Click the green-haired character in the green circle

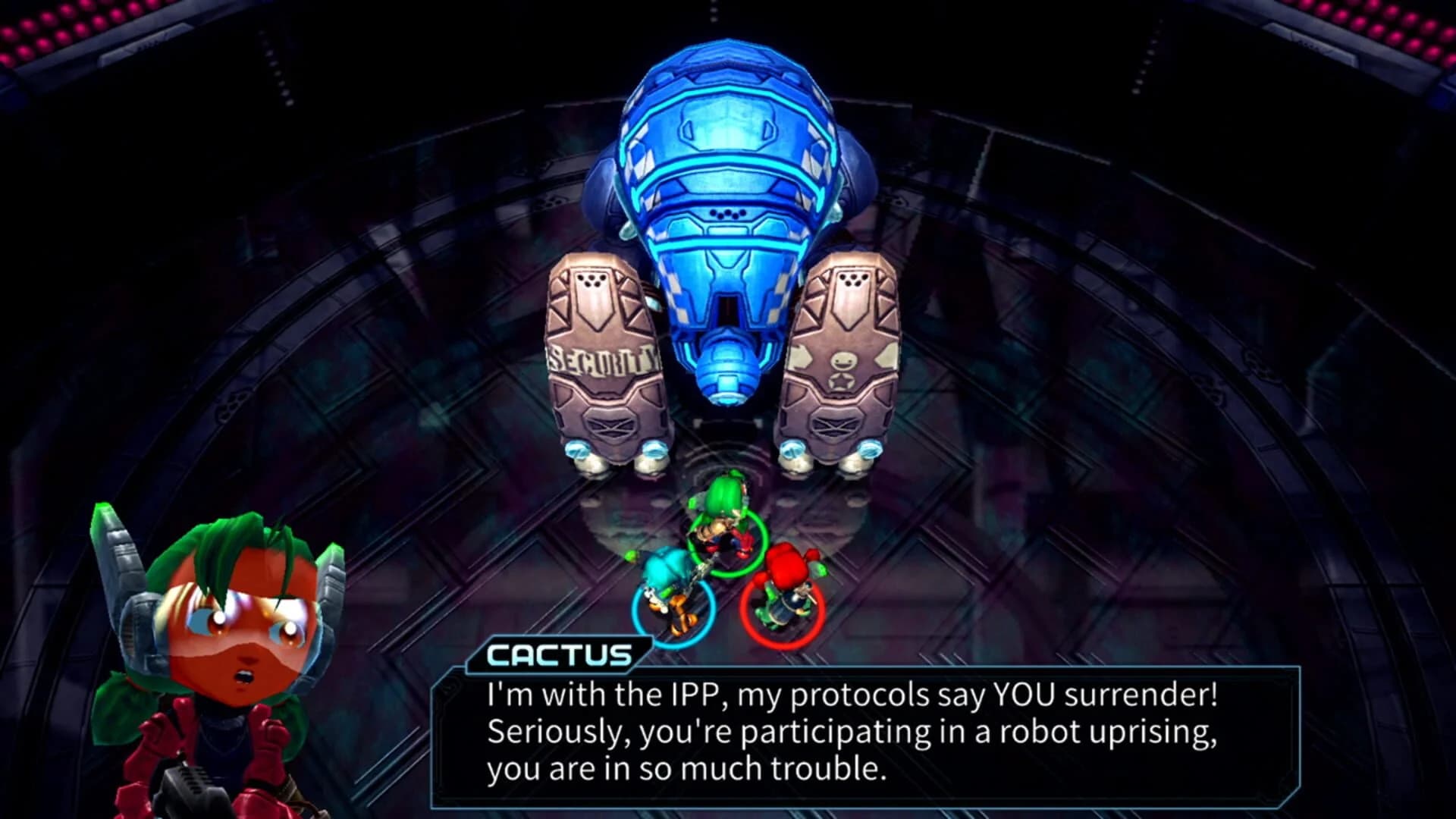[x=720, y=523]
